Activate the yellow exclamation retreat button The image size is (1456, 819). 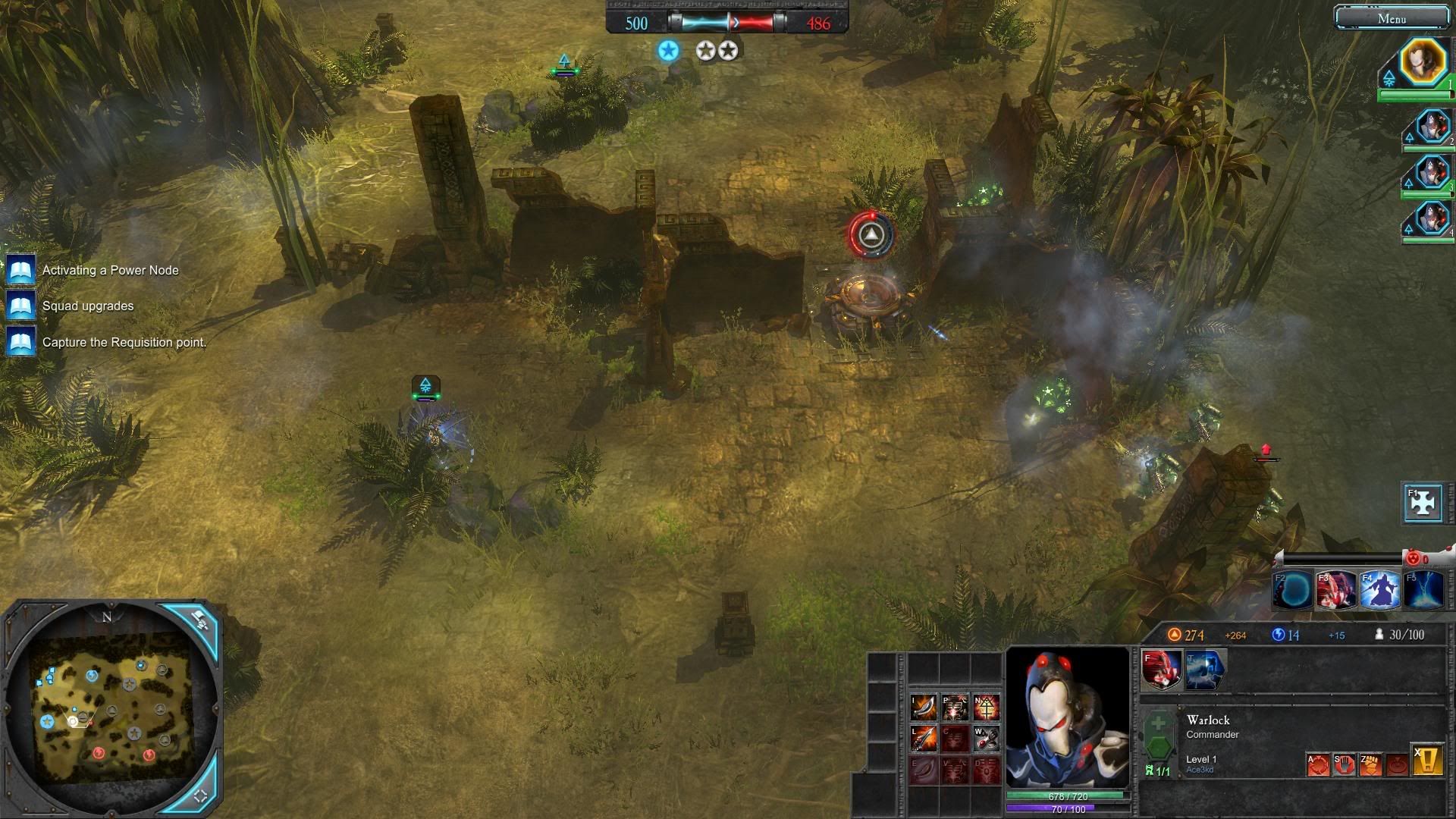coord(1426,761)
